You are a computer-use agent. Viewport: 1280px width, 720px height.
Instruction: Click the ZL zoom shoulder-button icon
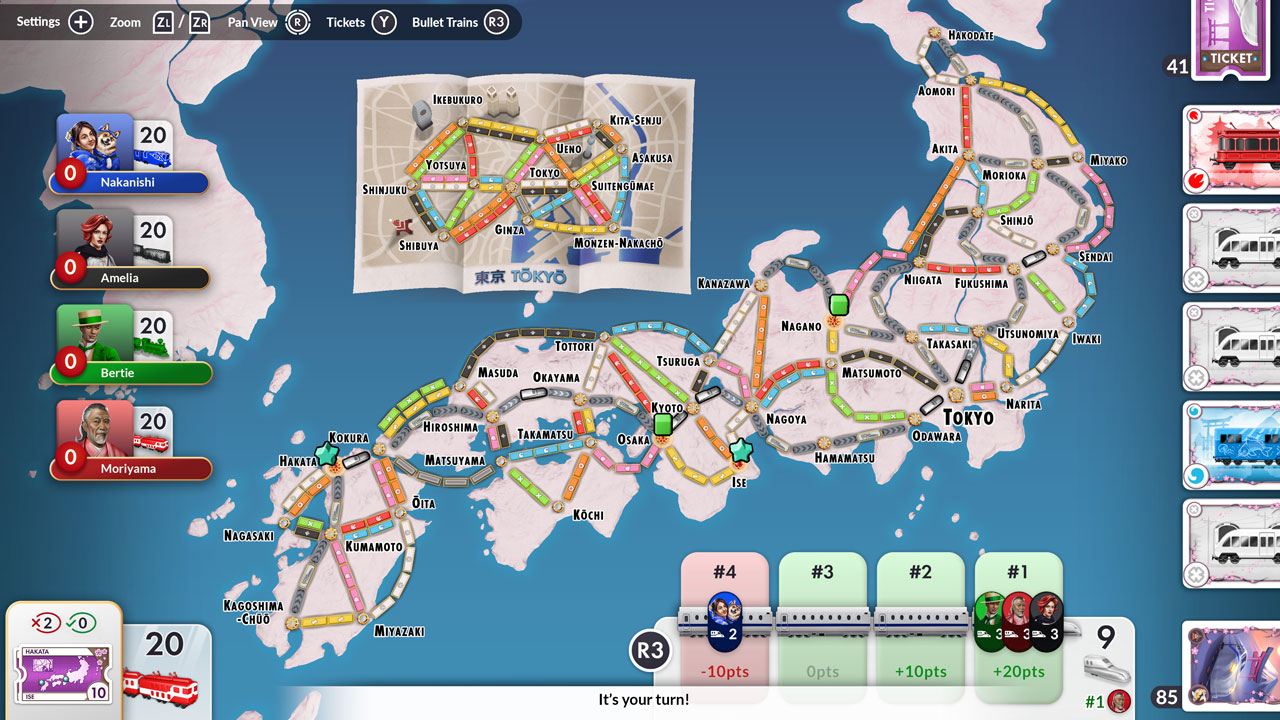pyautogui.click(x=162, y=21)
